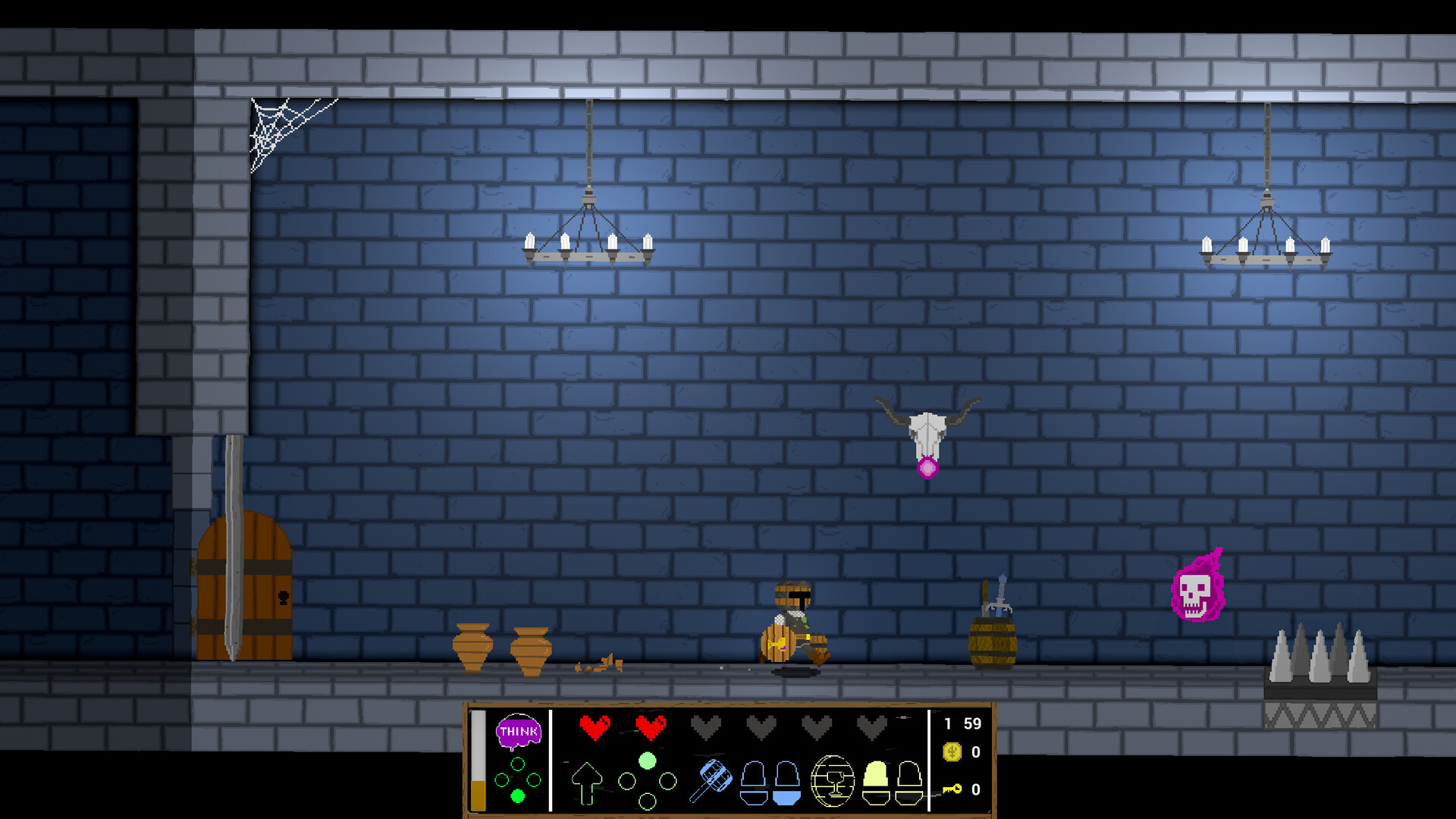Toggle the bright green d-pad dot

coord(518,795)
